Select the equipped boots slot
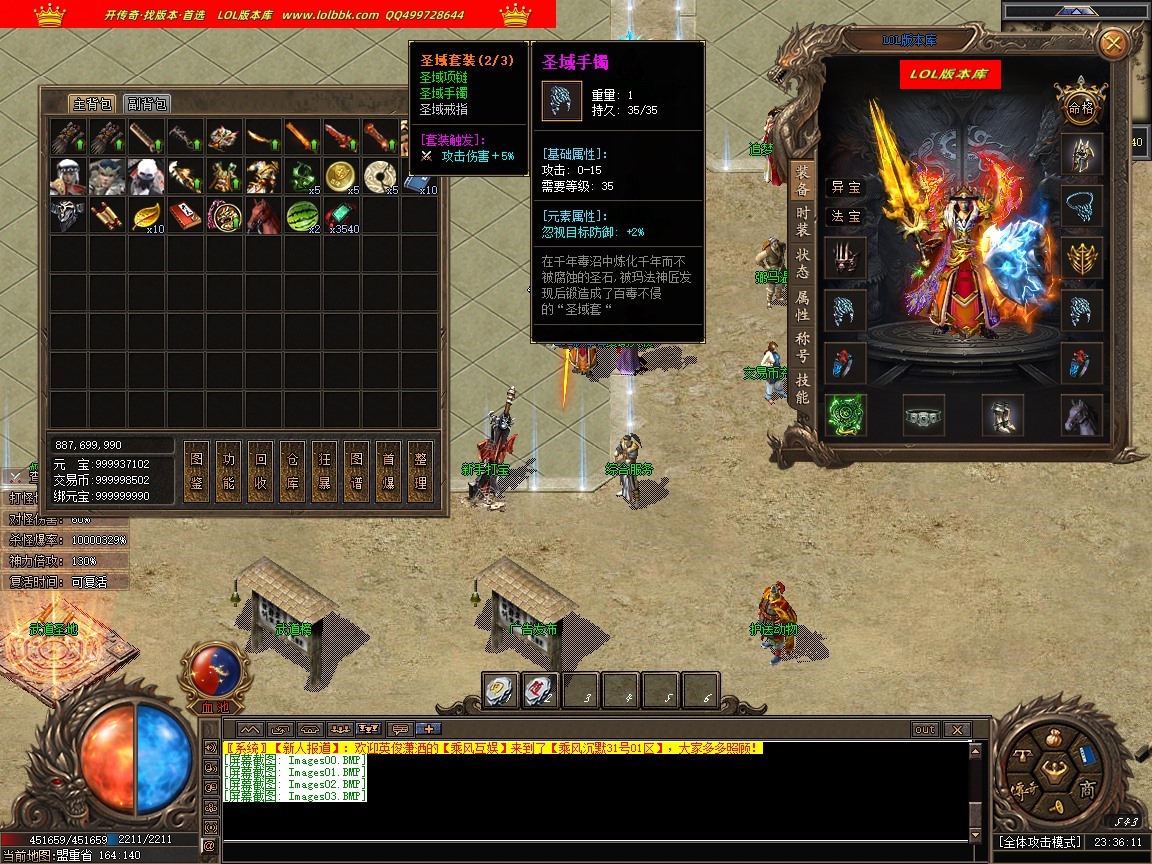Viewport: 1152px width, 864px height. (1002, 415)
